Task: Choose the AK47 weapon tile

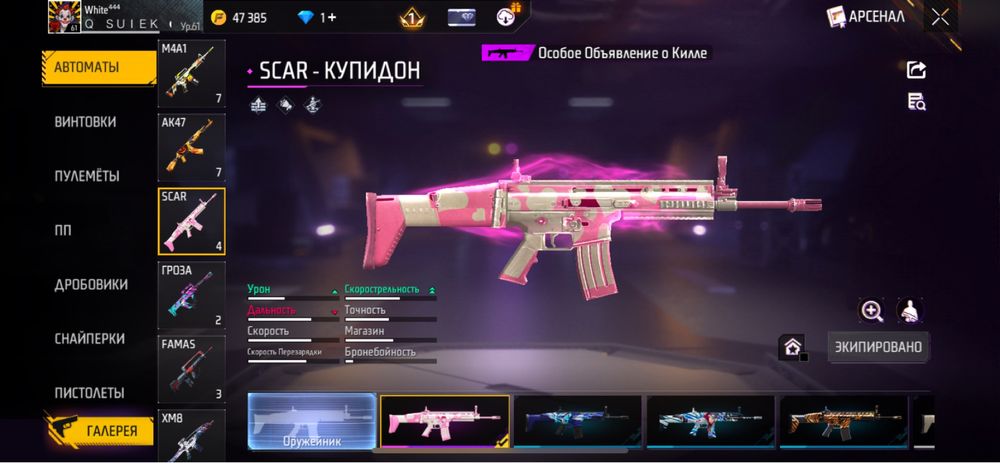Action: coord(191,147)
